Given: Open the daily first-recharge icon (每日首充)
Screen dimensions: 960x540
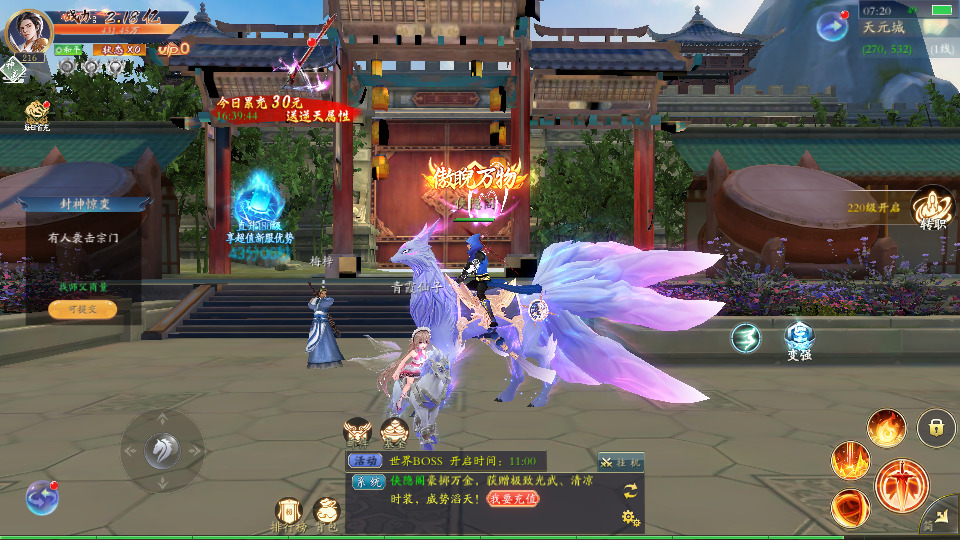Looking at the screenshot, I should (37, 112).
